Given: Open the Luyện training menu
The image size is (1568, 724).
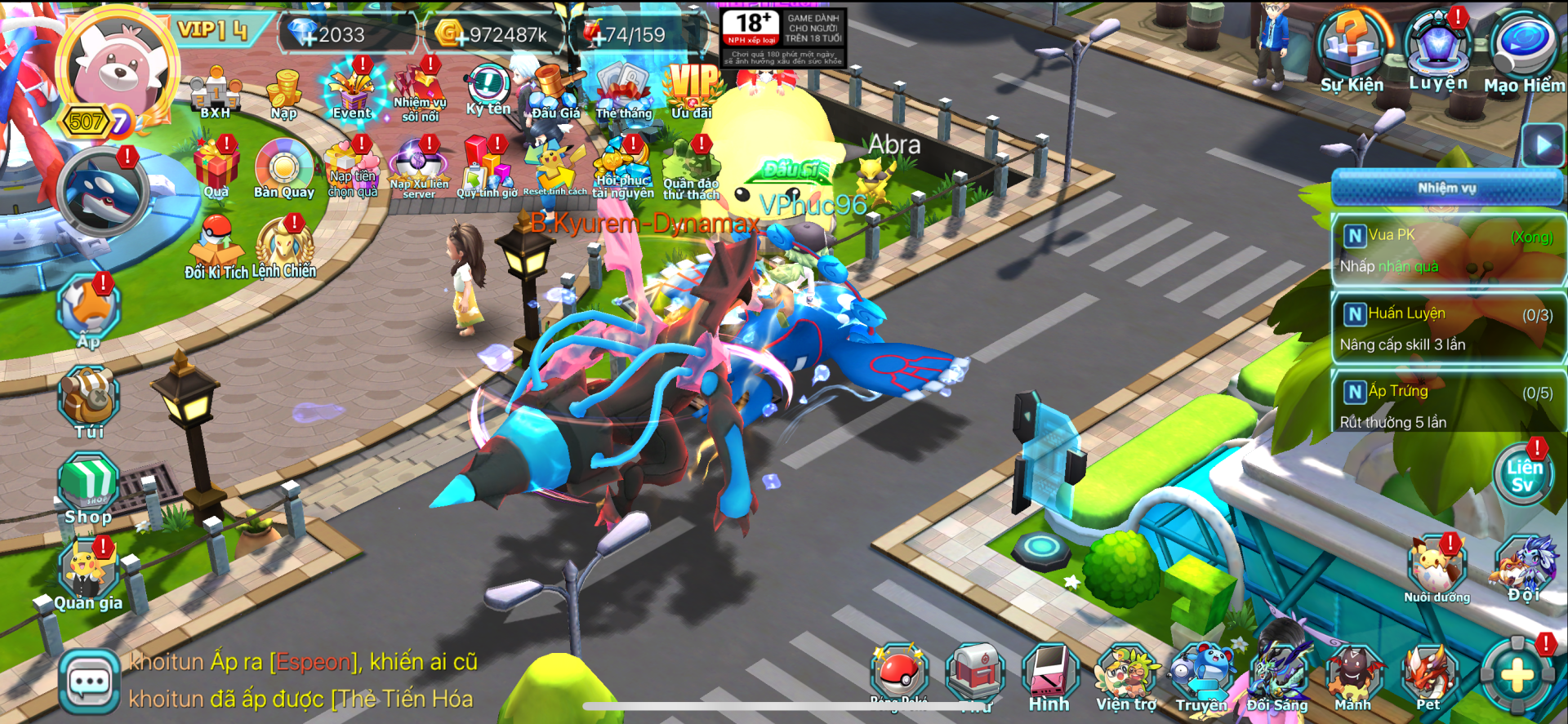Looking at the screenshot, I should coord(1438,49).
